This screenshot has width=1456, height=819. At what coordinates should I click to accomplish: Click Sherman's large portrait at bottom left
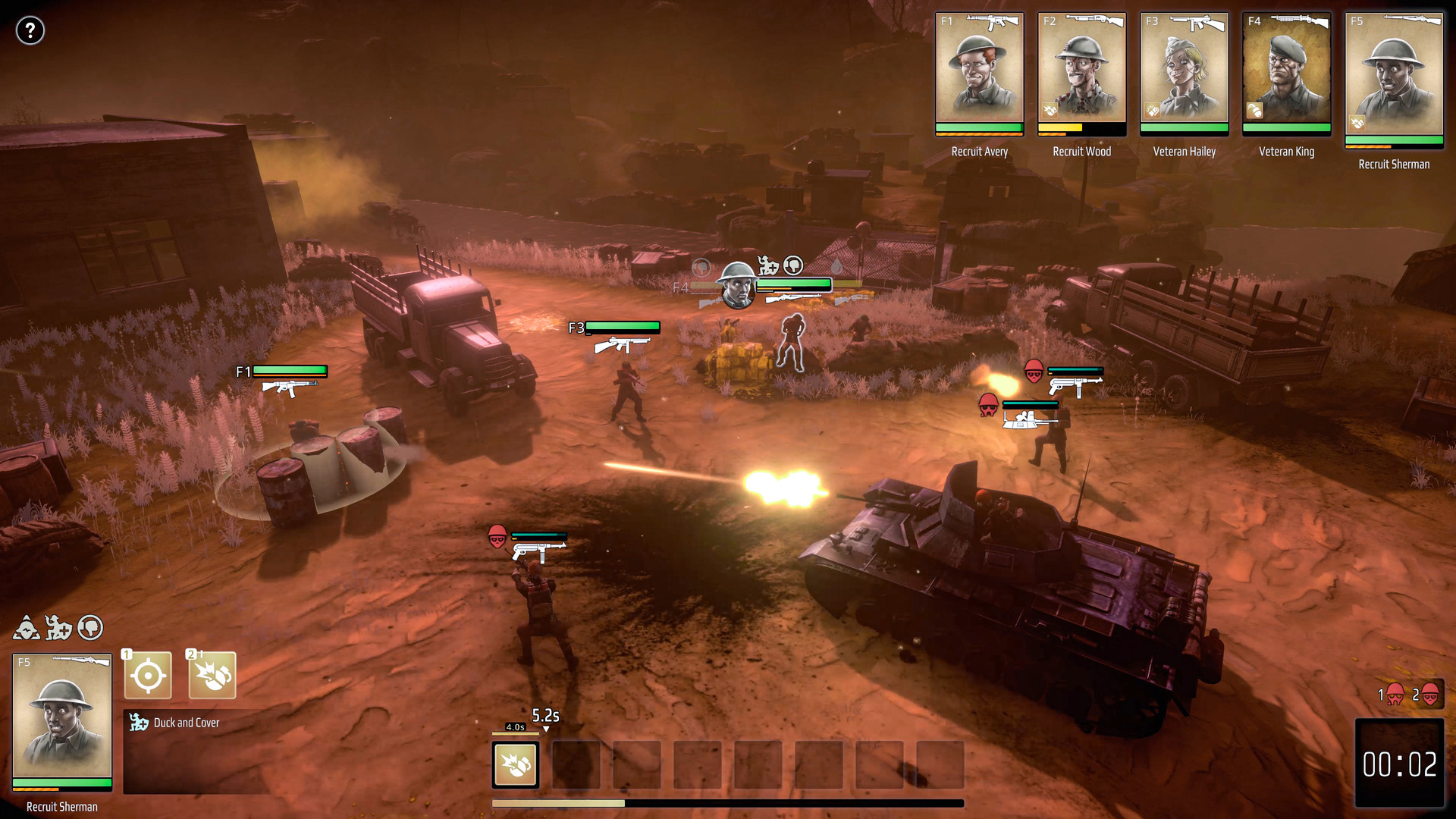point(62,717)
